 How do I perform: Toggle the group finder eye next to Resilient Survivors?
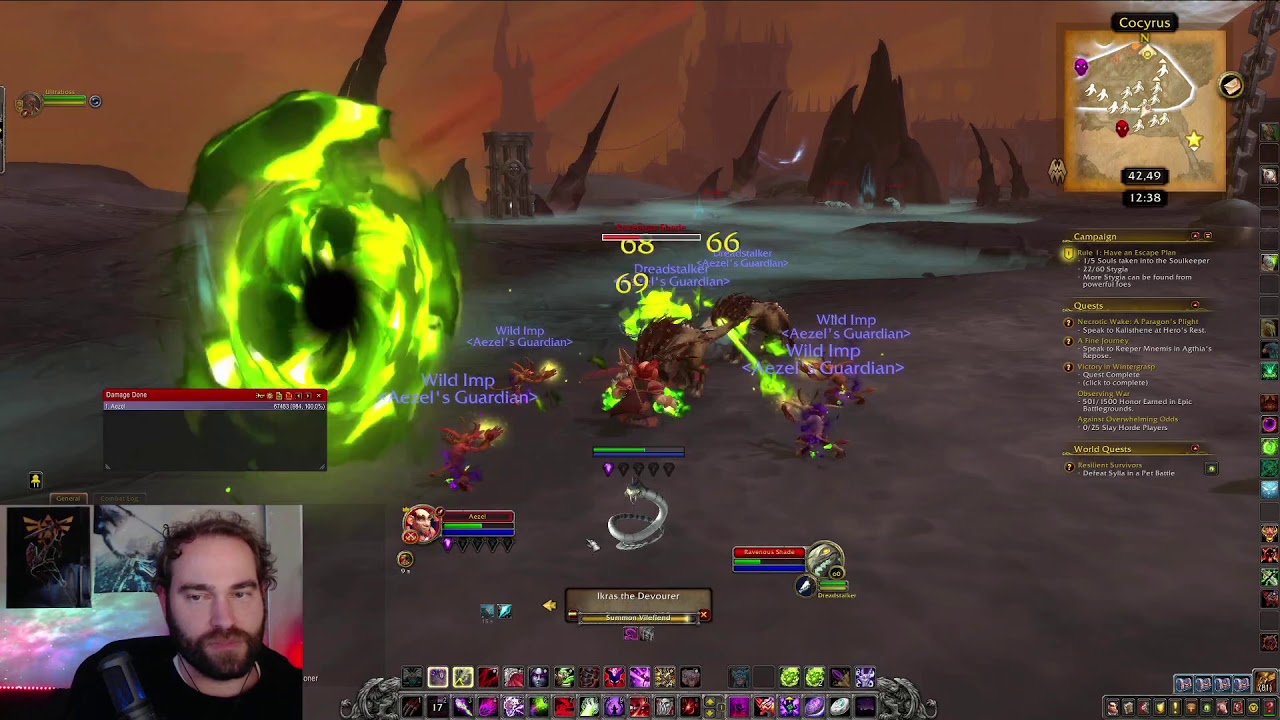click(1210, 467)
